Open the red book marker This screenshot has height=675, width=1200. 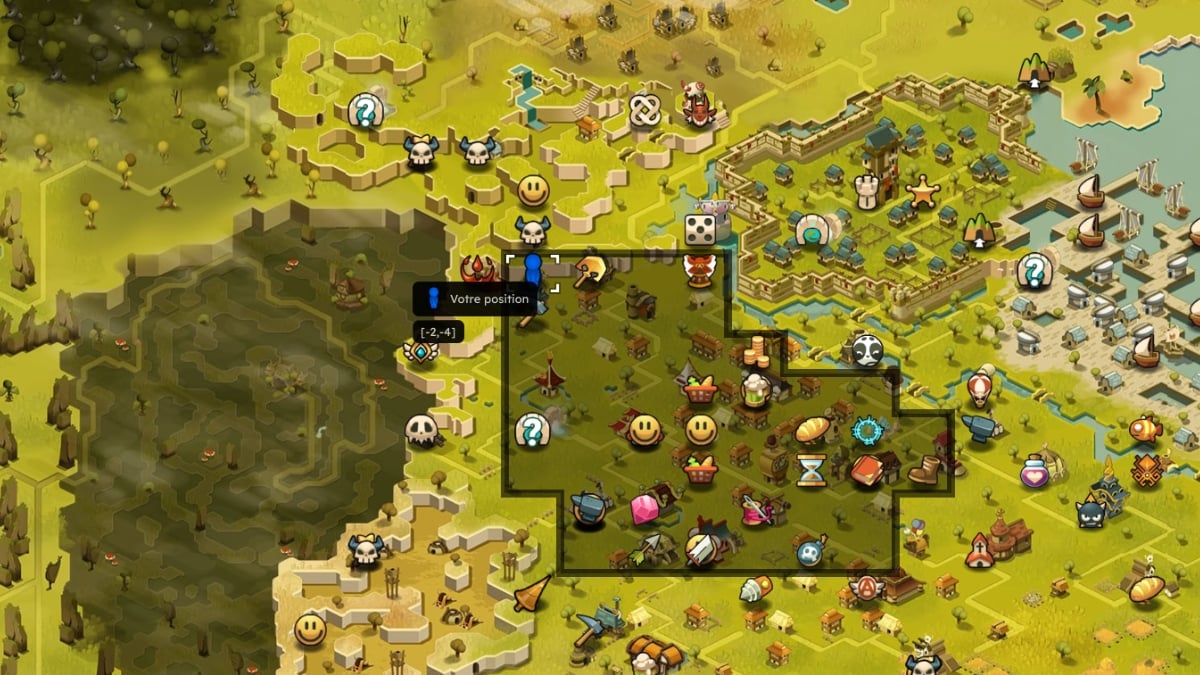(x=866, y=469)
